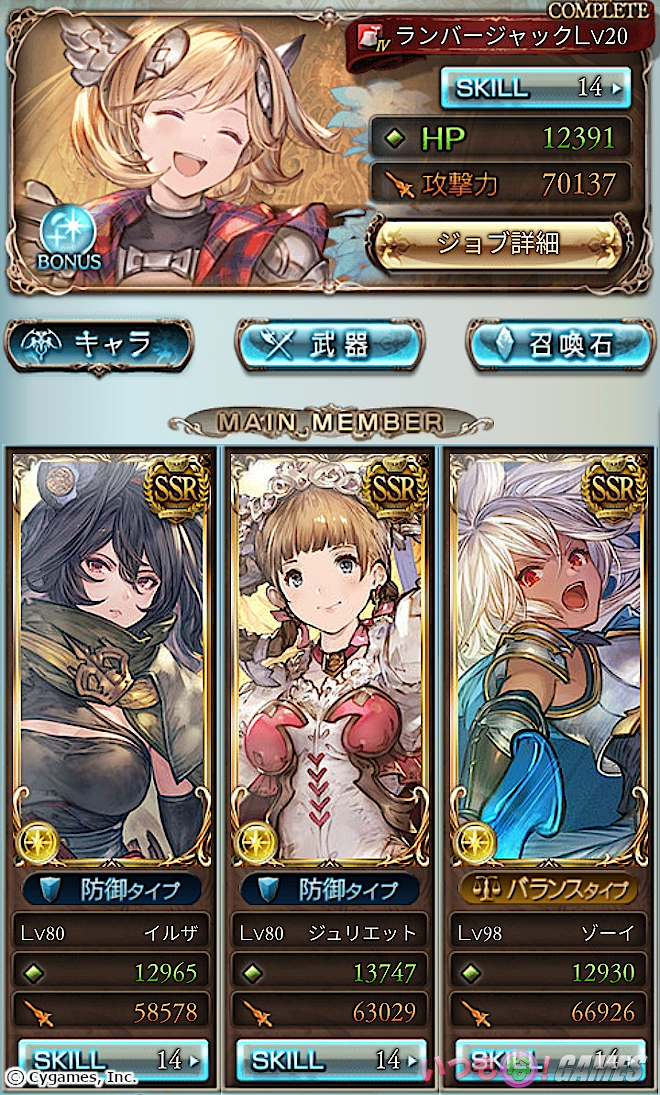The height and width of the screenshot is (1095, 660).
Task: Open the ジョブ詳細 job details
Action: (x=496, y=242)
